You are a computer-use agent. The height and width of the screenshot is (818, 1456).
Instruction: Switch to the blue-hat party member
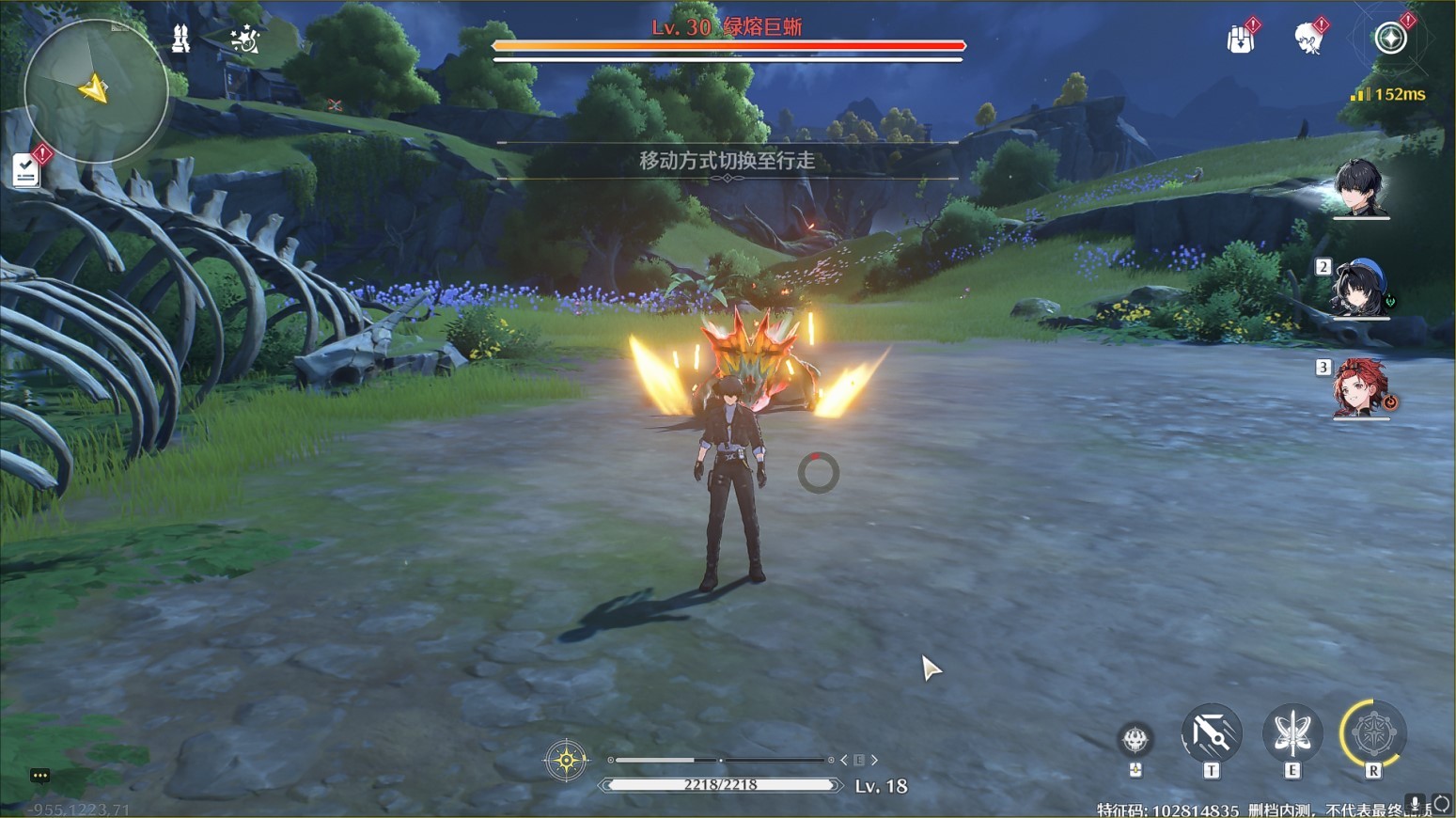coord(1360,288)
